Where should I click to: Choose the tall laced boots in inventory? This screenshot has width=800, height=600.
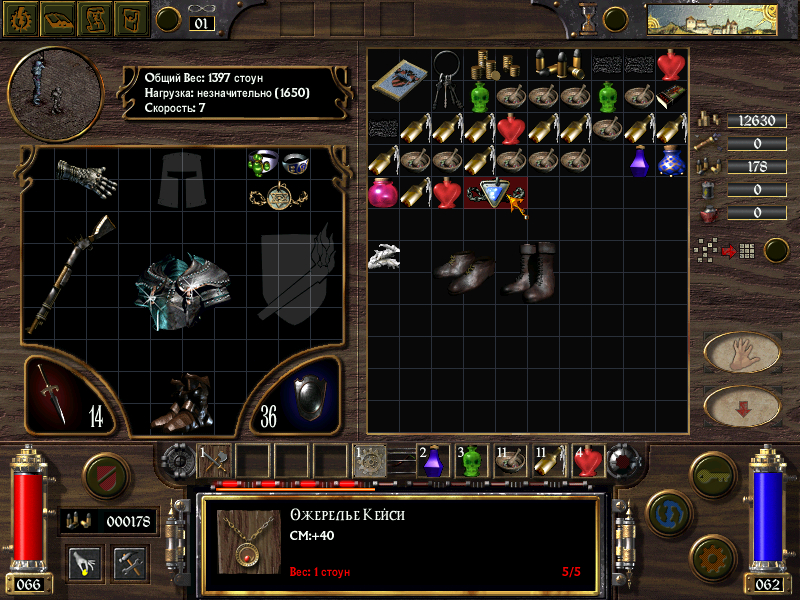(531, 268)
